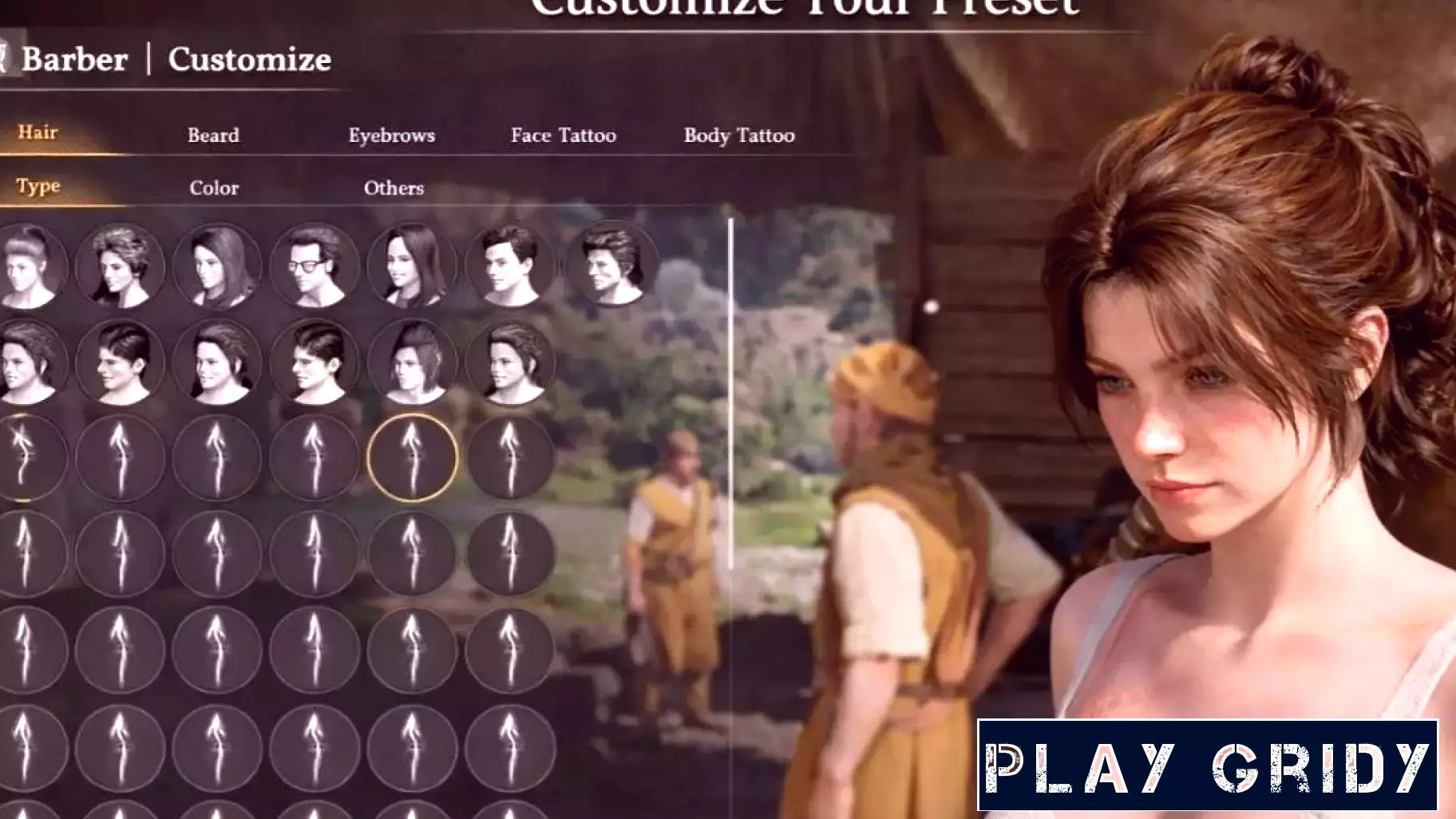Open the Others sub-tab under Hair
Screen dimensions: 1456x819
pos(394,188)
